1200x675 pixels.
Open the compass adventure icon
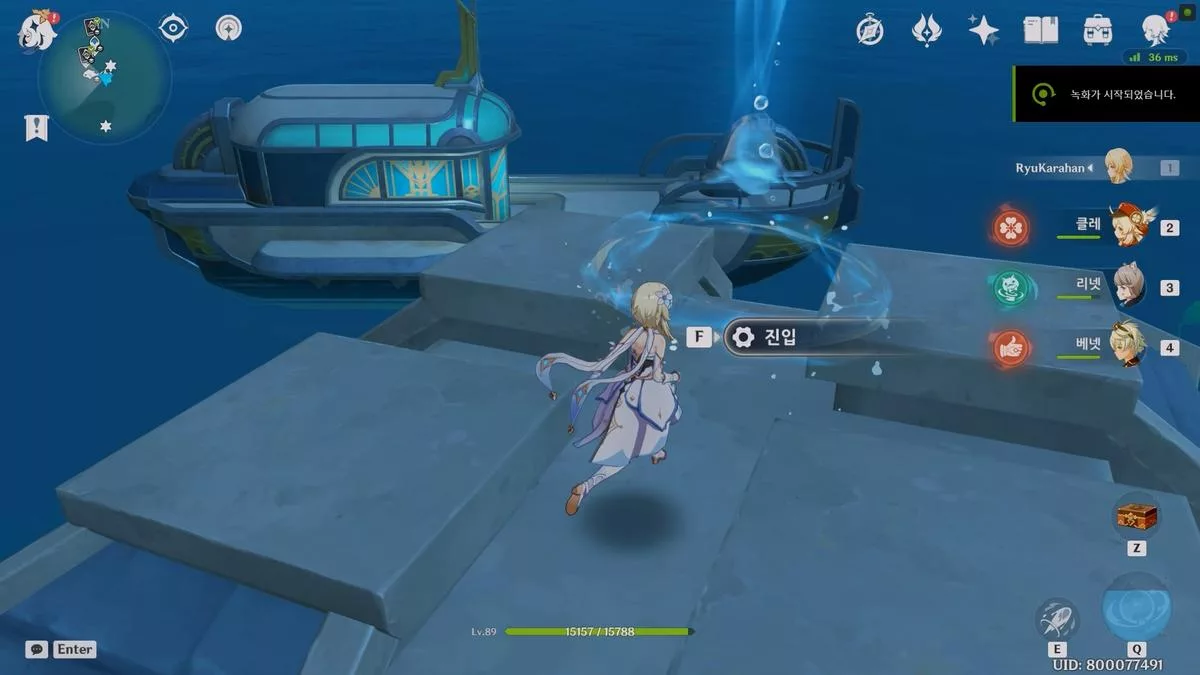point(870,31)
